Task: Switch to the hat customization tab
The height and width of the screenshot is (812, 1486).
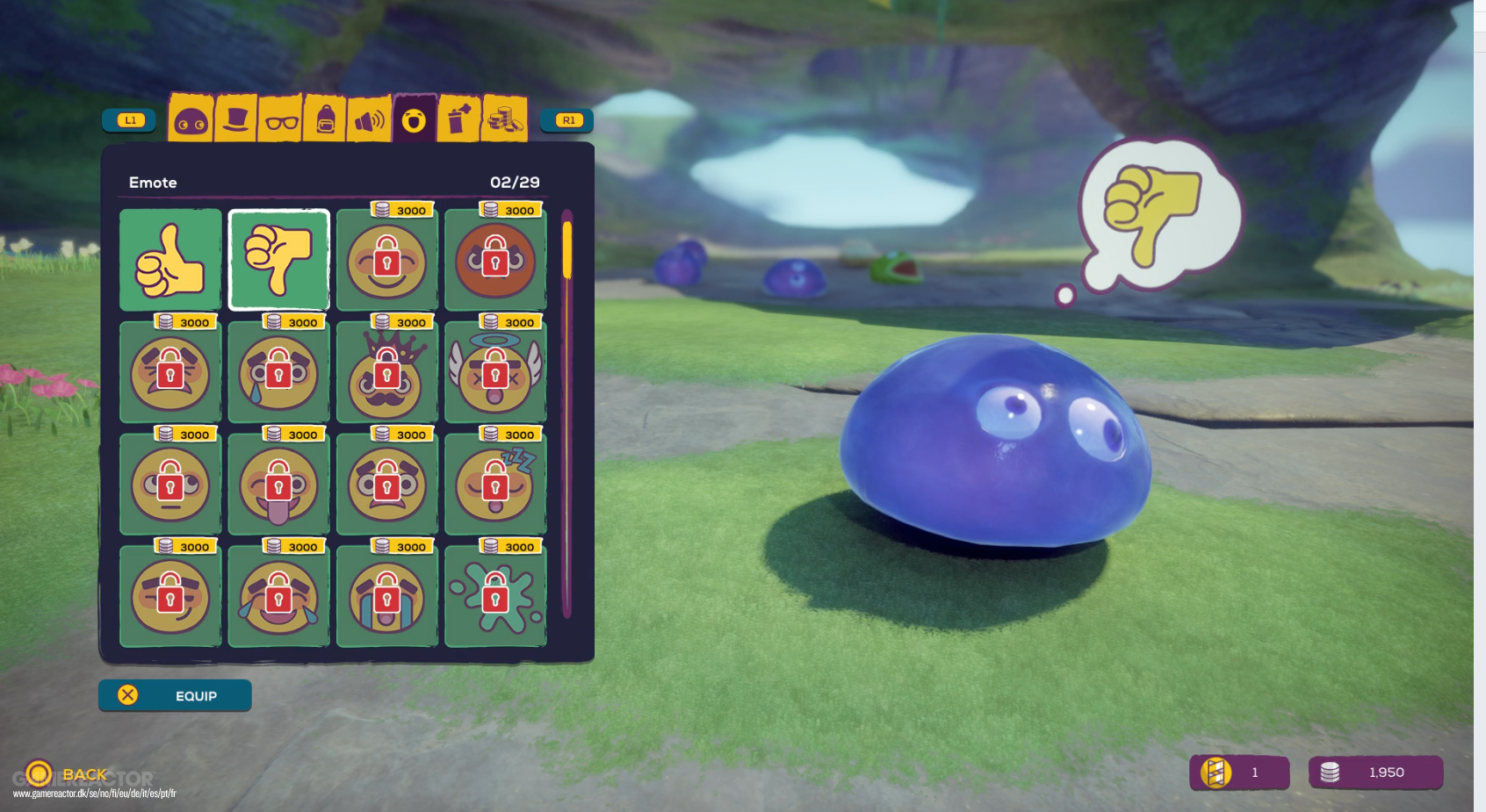Action: [x=236, y=120]
